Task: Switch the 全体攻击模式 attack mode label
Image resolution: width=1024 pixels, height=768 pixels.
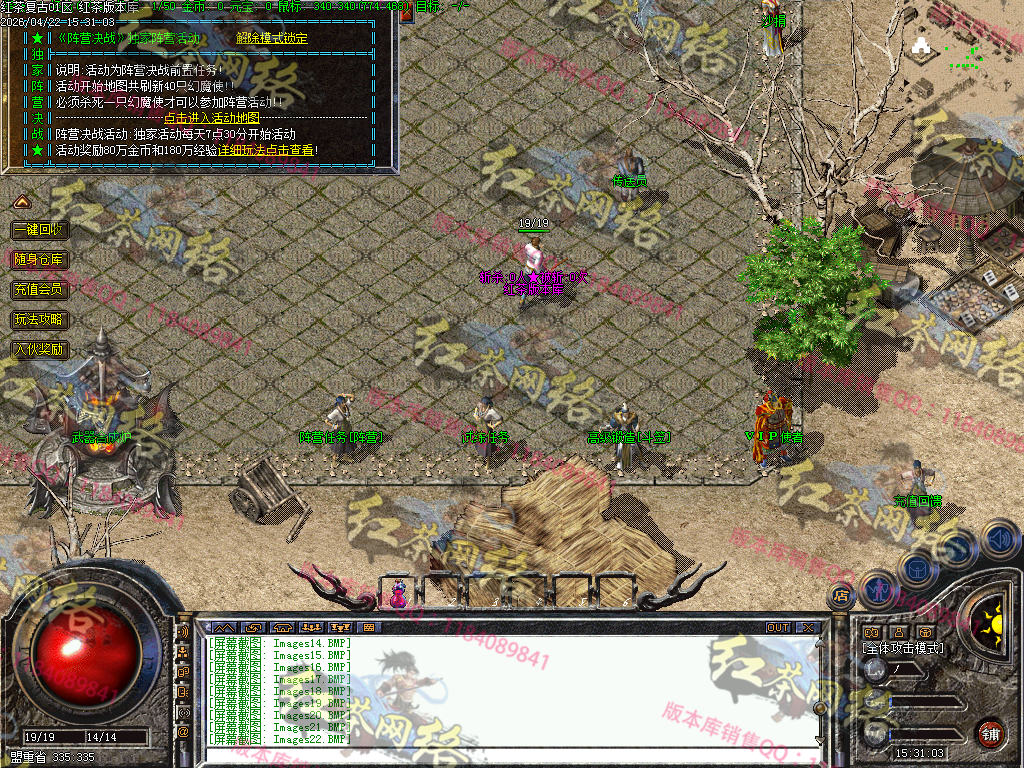Action: pyautogui.click(x=903, y=648)
